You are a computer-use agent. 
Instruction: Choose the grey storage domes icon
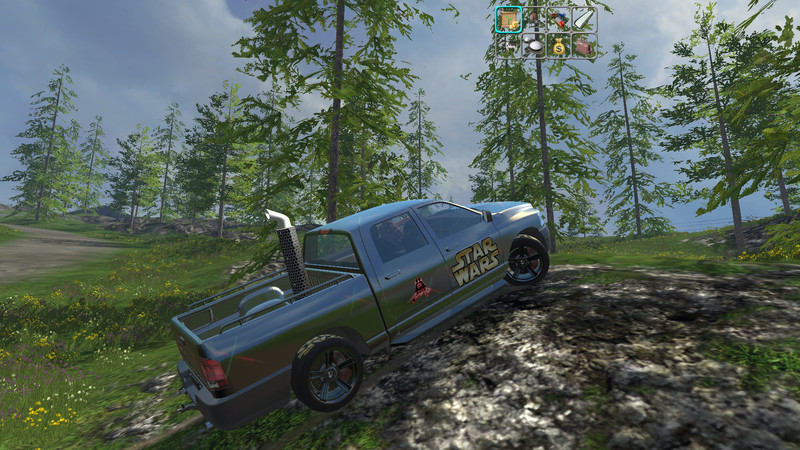[x=534, y=46]
